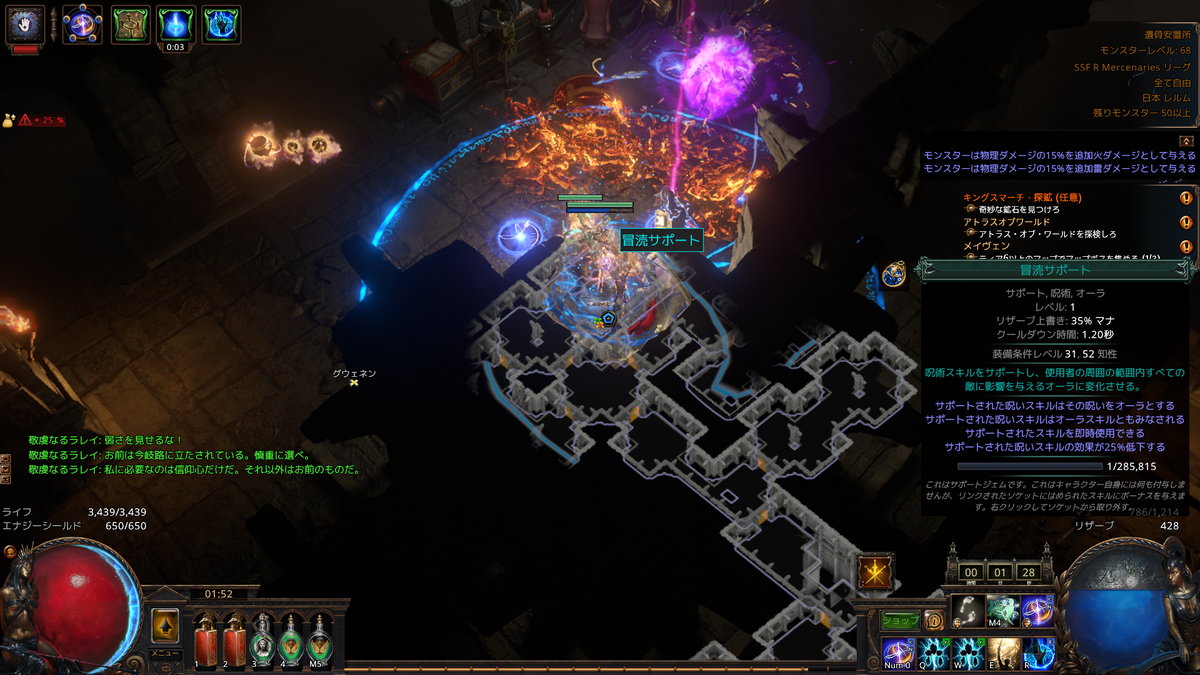The image size is (1200, 675).
Task: Activate the golden figure skill on E
Action: coord(1004,653)
